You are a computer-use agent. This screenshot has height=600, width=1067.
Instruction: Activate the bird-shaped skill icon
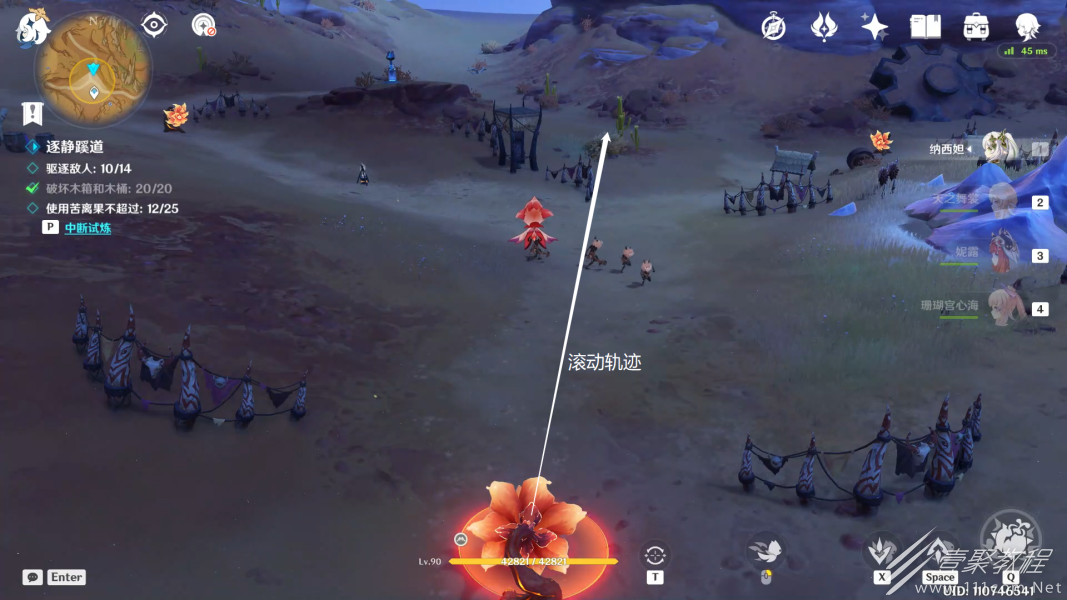(x=765, y=550)
